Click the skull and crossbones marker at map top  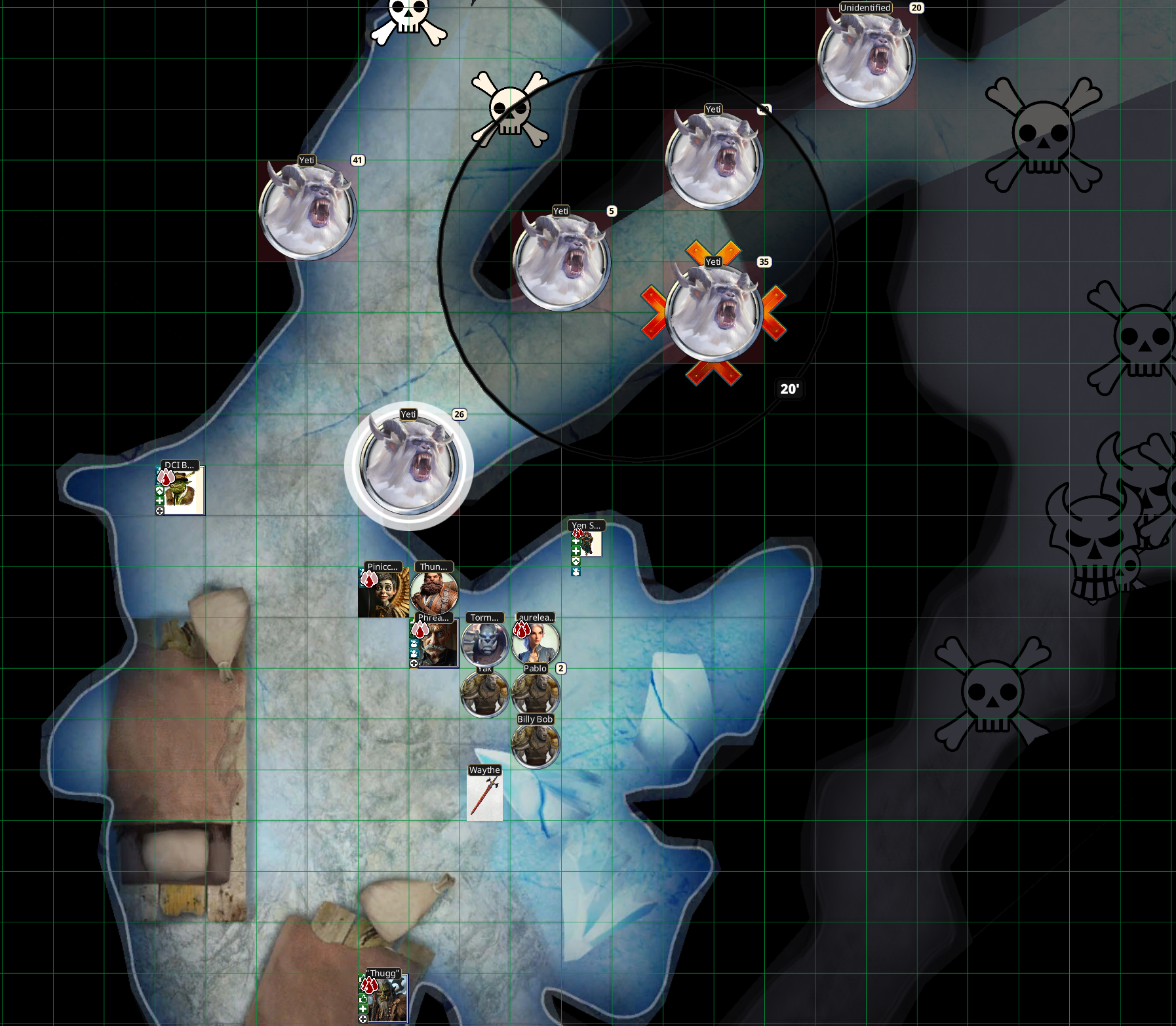point(406,20)
